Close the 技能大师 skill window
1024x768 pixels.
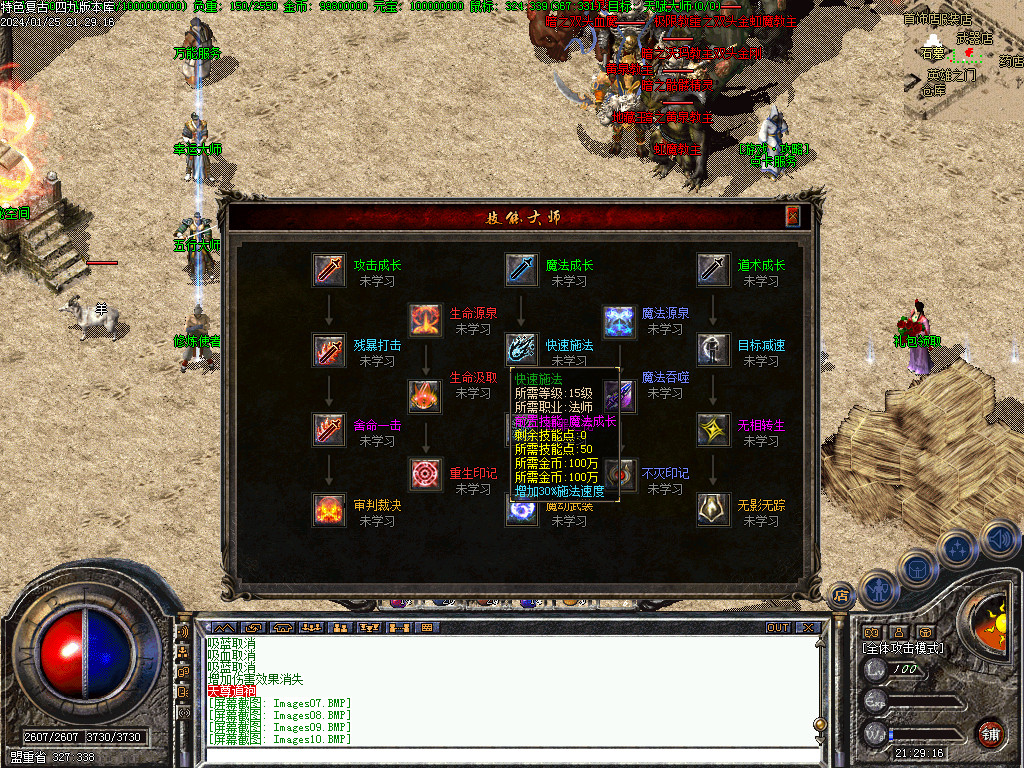point(792,216)
